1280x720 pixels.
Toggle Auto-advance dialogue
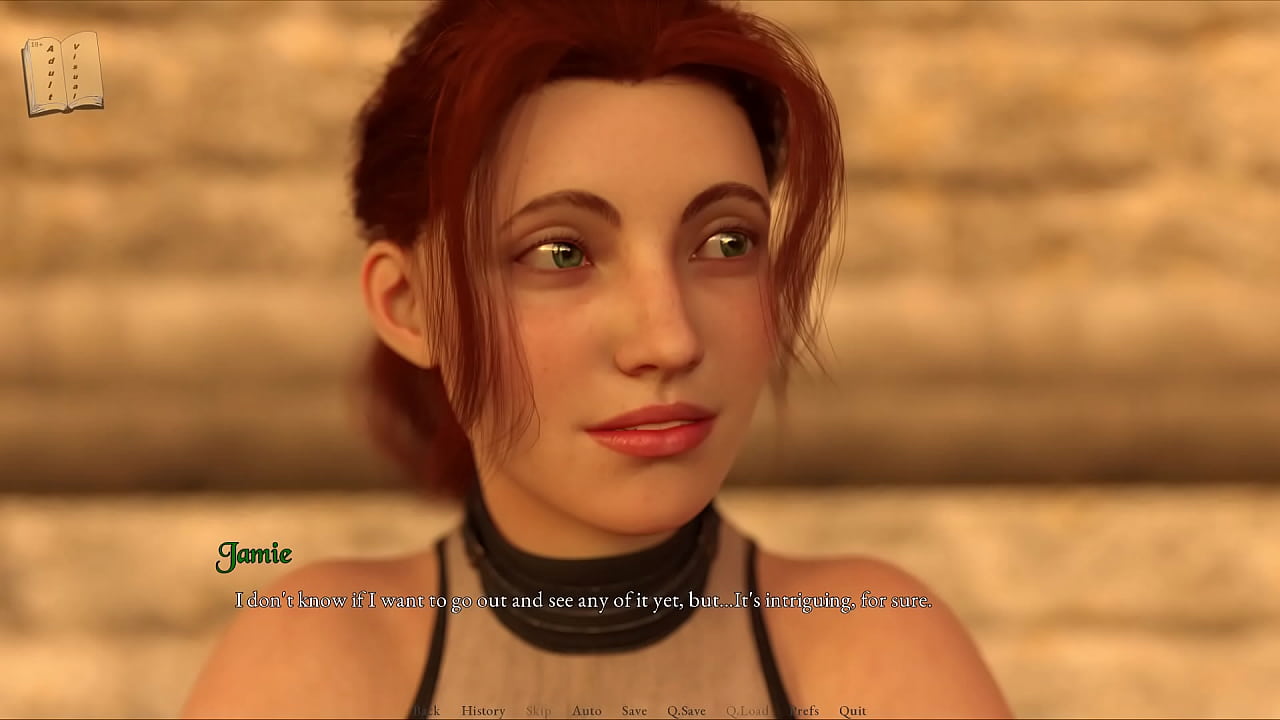587,711
